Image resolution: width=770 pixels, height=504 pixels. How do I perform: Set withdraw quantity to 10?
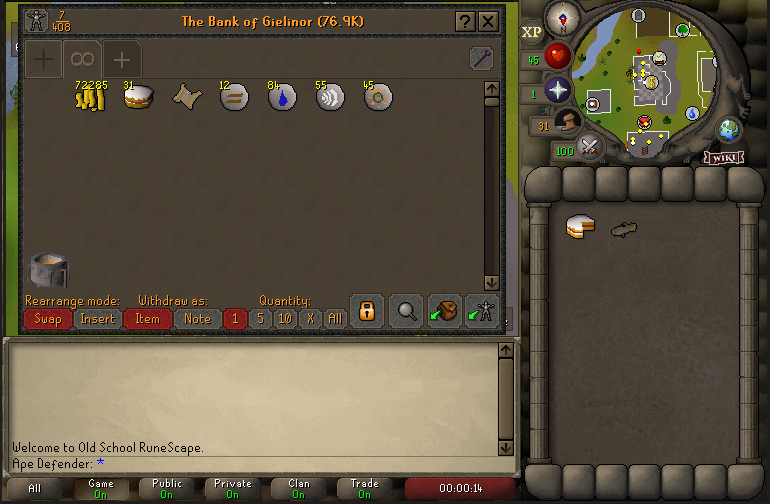285,319
